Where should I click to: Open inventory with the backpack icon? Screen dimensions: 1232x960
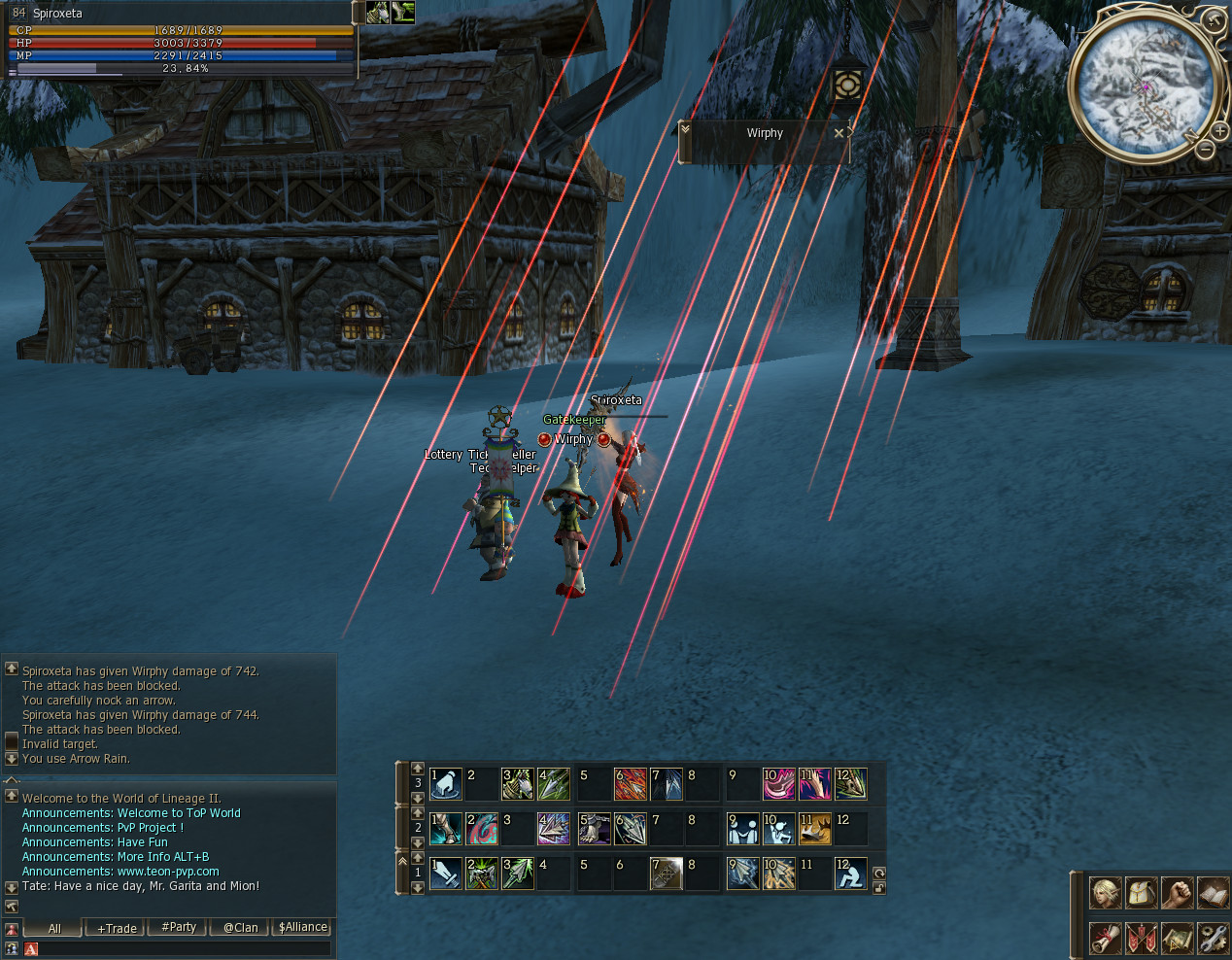(1141, 893)
